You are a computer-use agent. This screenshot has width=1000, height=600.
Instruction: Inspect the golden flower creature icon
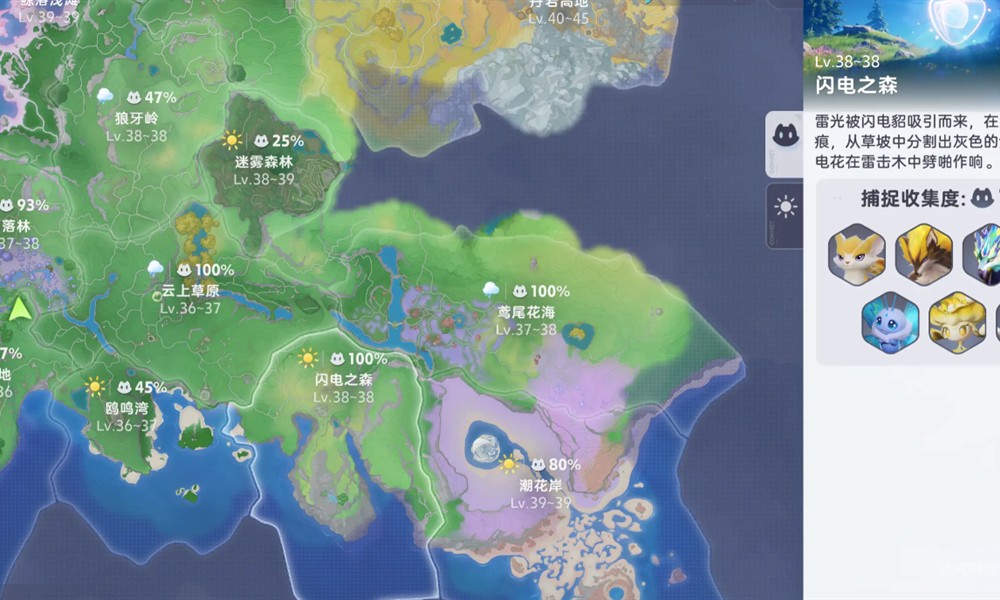[957, 322]
